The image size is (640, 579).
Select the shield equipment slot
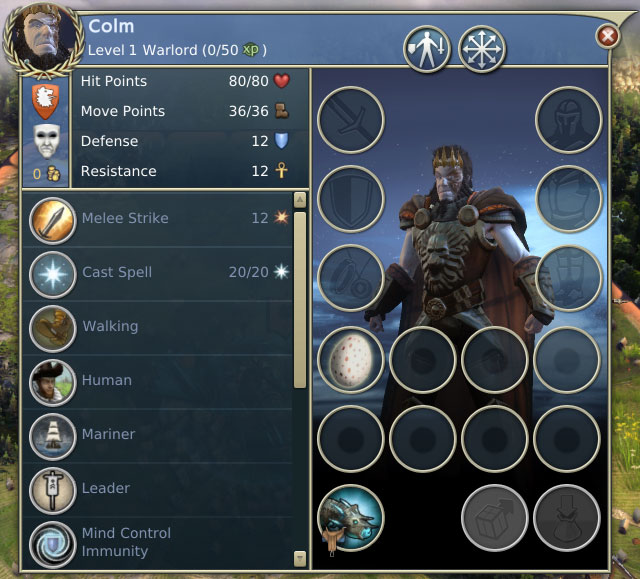351,199
